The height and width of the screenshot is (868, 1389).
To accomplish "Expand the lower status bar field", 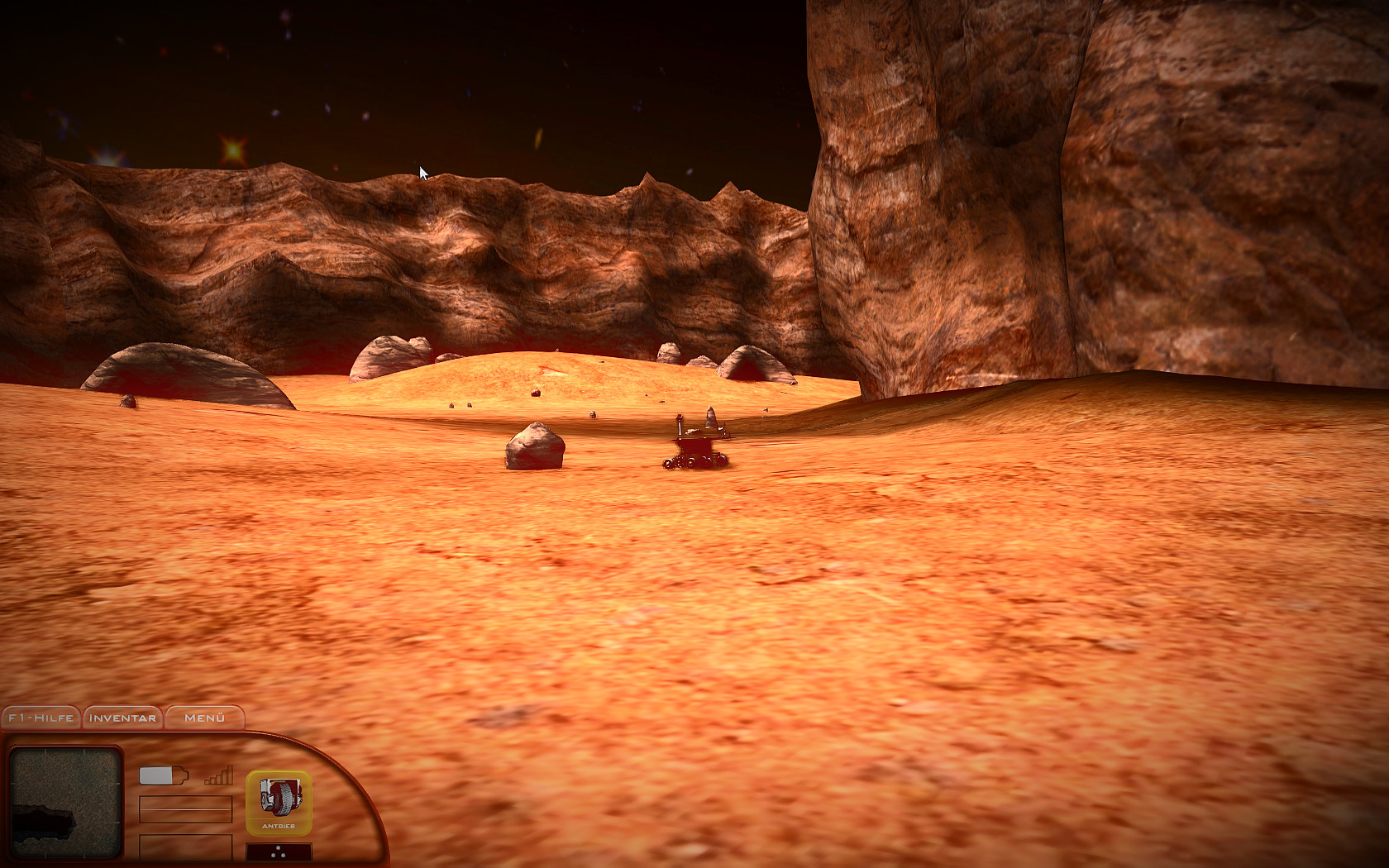I will point(186,848).
